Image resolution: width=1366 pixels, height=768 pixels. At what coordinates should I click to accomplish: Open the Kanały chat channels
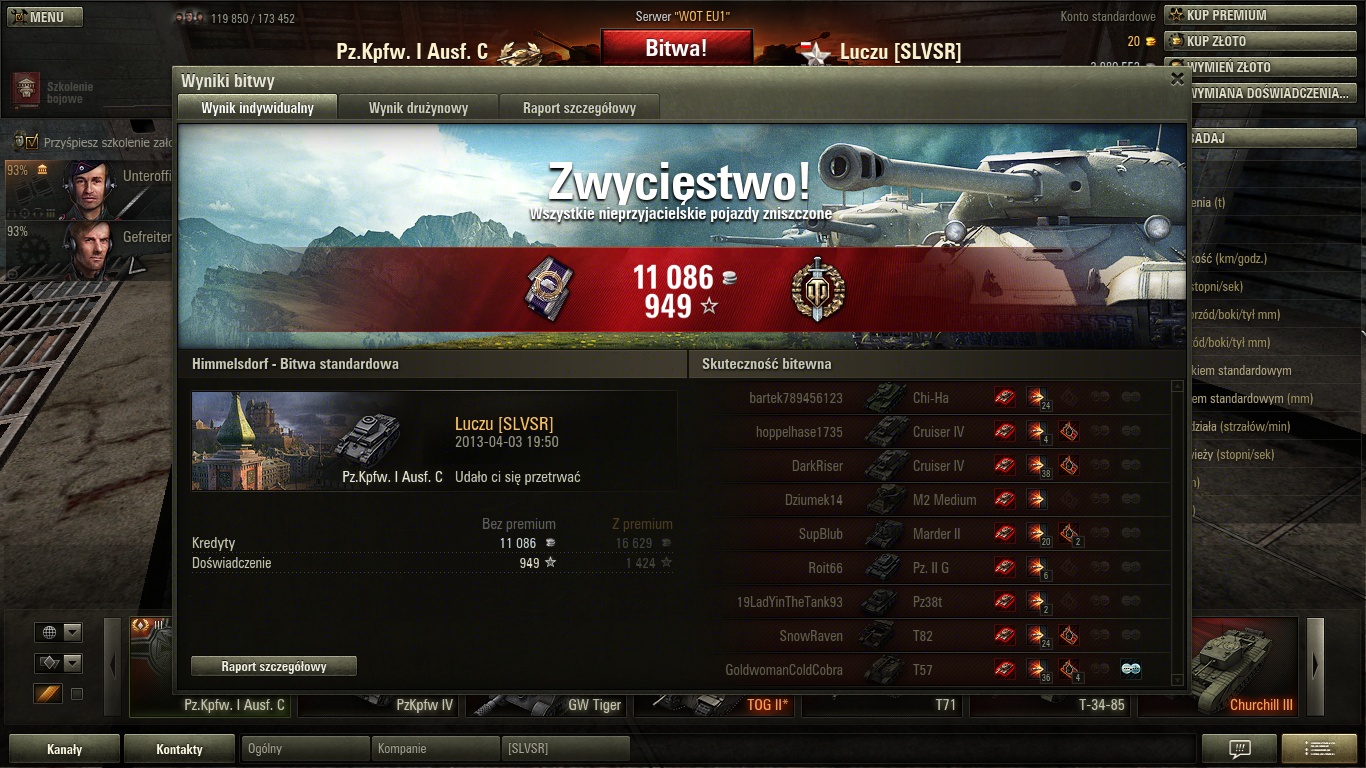pos(64,748)
